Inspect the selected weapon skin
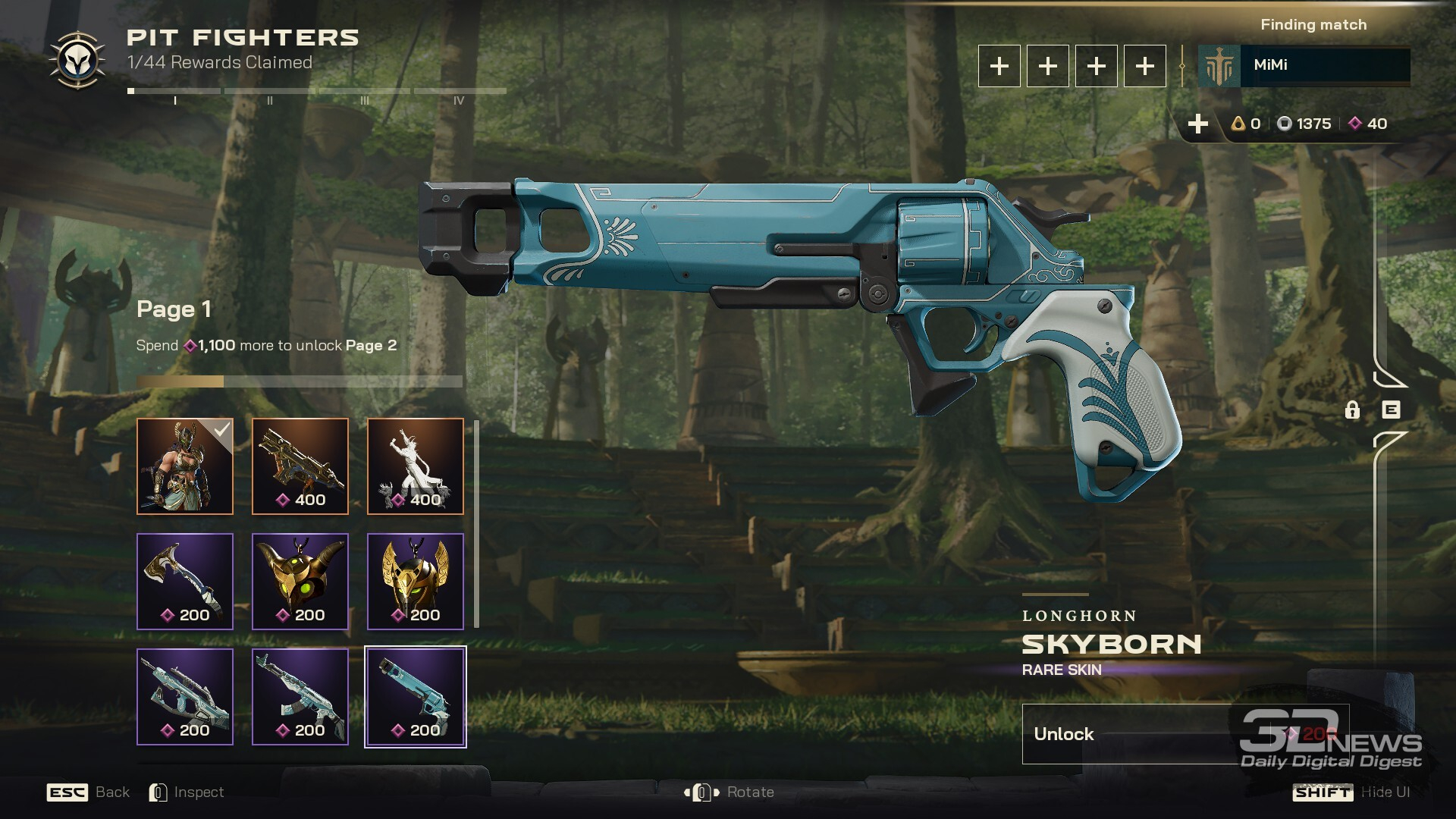Viewport: 1456px width, 819px height. [187, 792]
